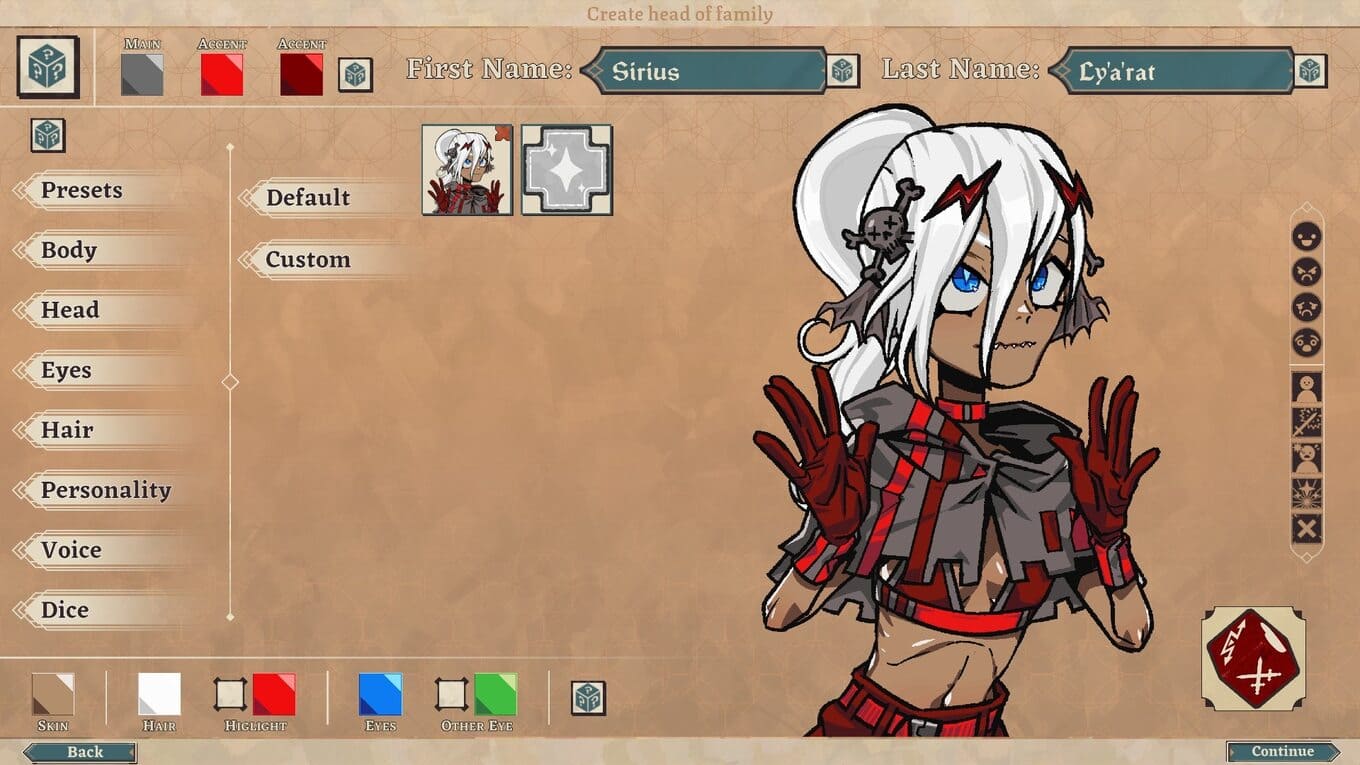Pick a new Hair color

point(159,694)
